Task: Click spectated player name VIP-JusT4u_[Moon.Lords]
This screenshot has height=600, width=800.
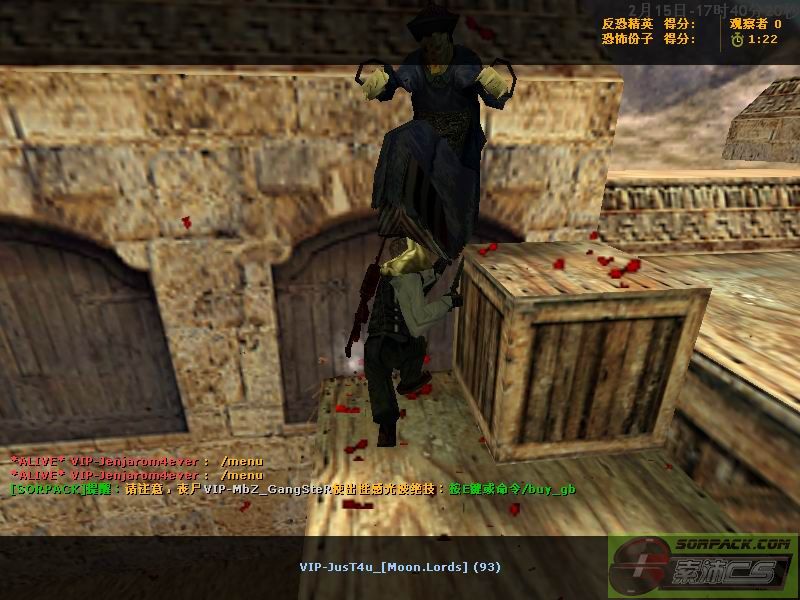Action: point(385,567)
